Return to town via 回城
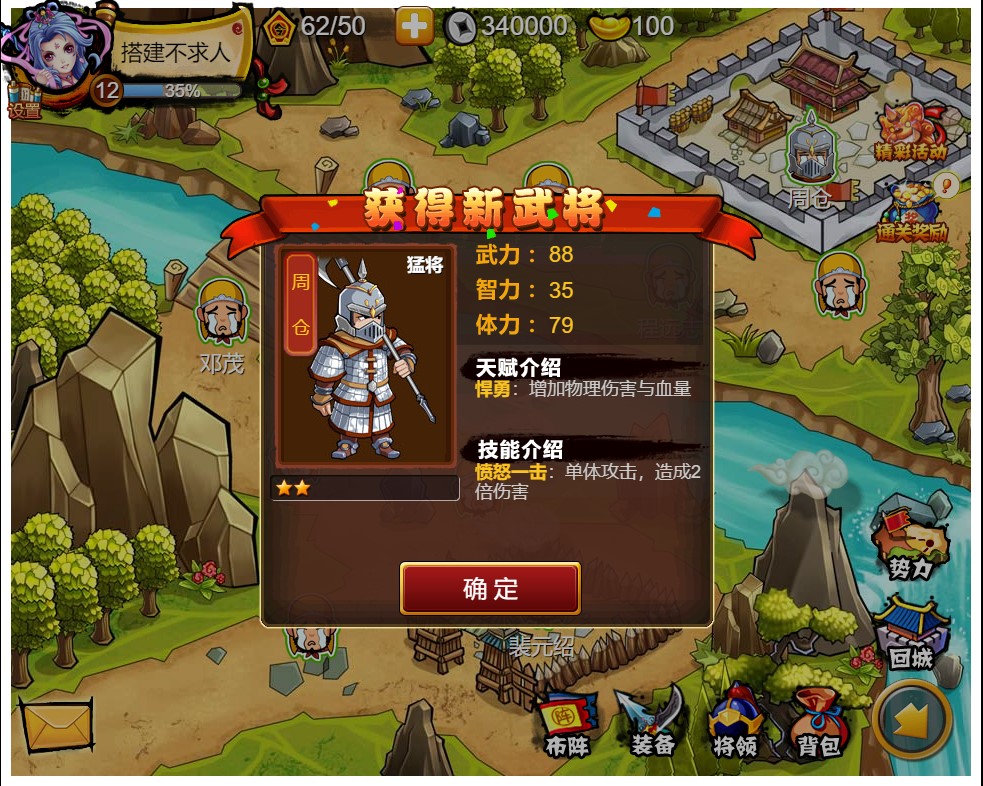The width and height of the screenshot is (983, 786). [x=910, y=632]
